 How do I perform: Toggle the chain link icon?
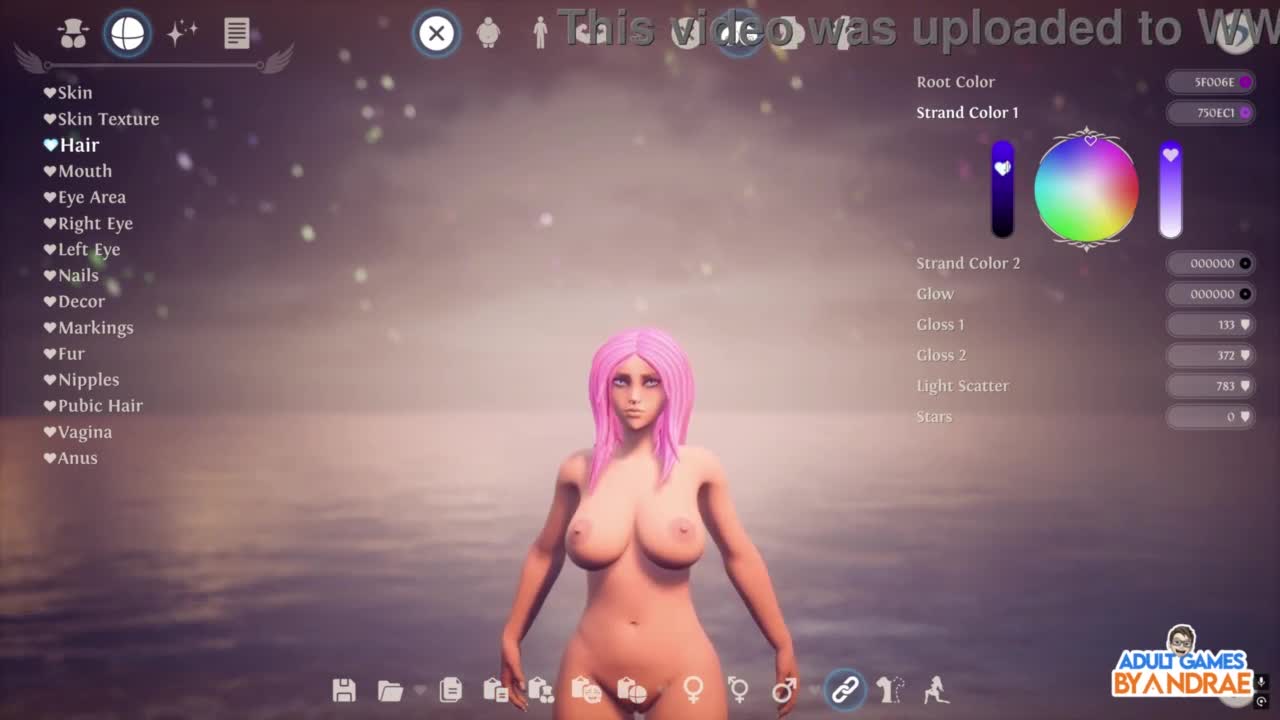[x=845, y=690]
